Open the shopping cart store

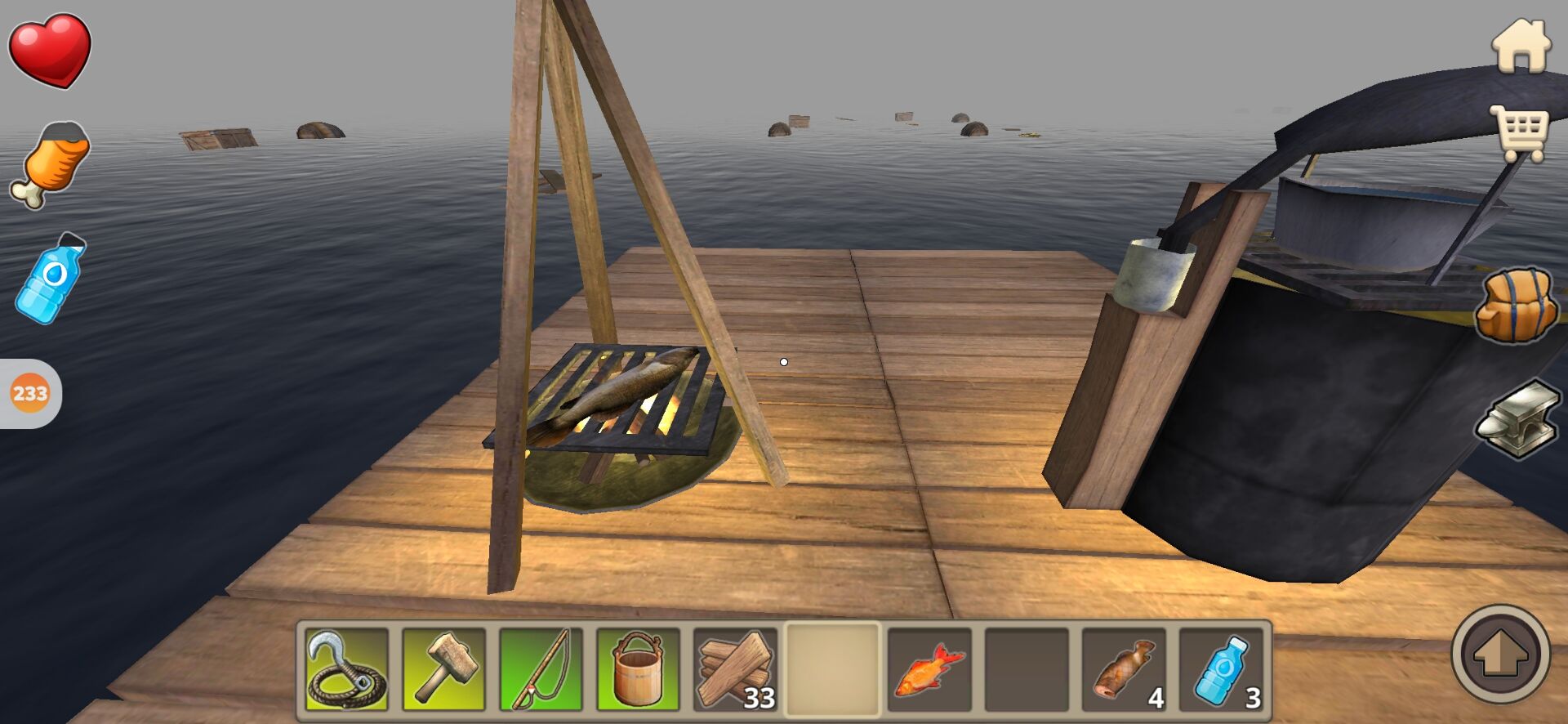(1520, 134)
